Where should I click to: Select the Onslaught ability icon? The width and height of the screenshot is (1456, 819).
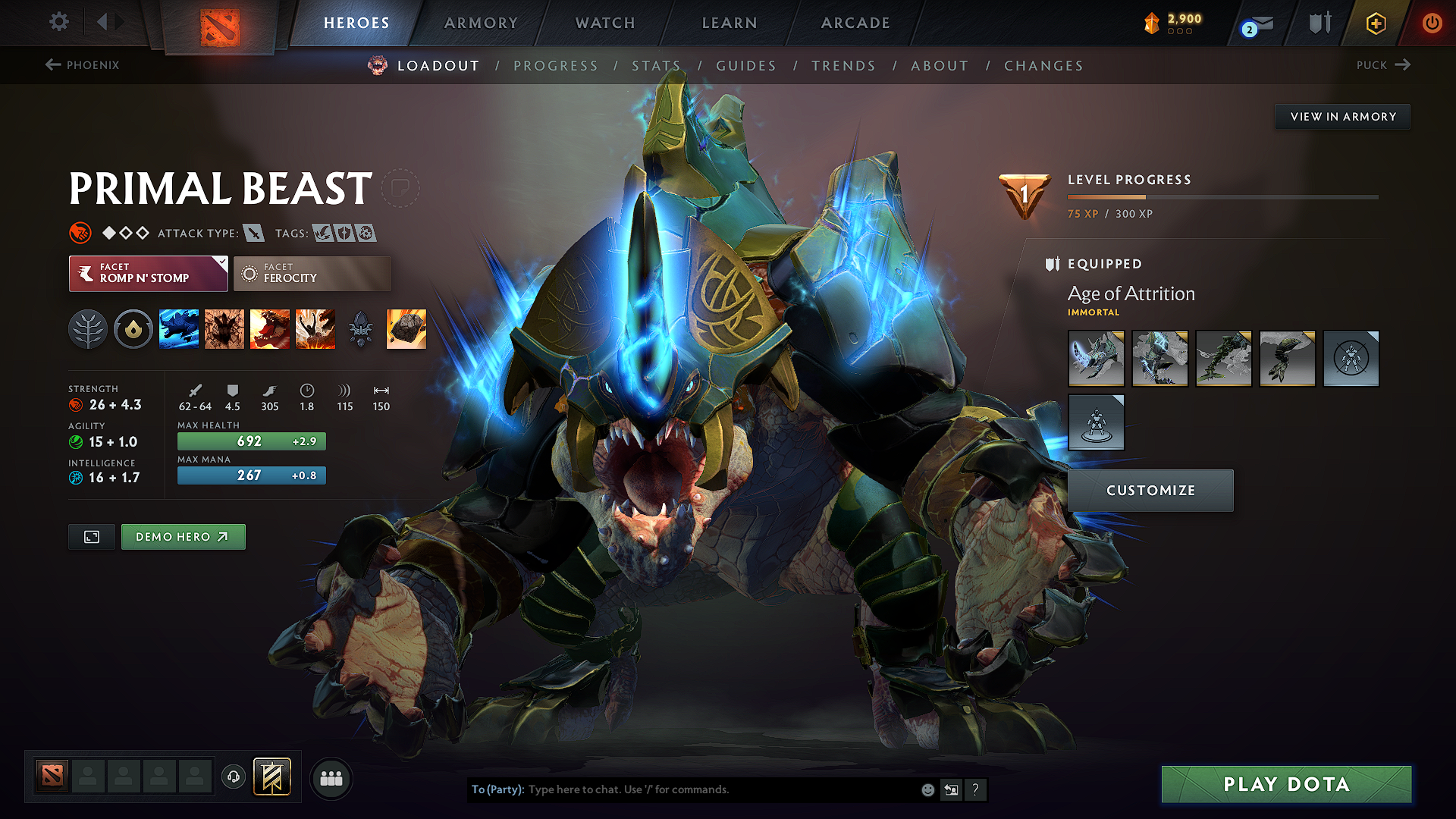coord(179,328)
